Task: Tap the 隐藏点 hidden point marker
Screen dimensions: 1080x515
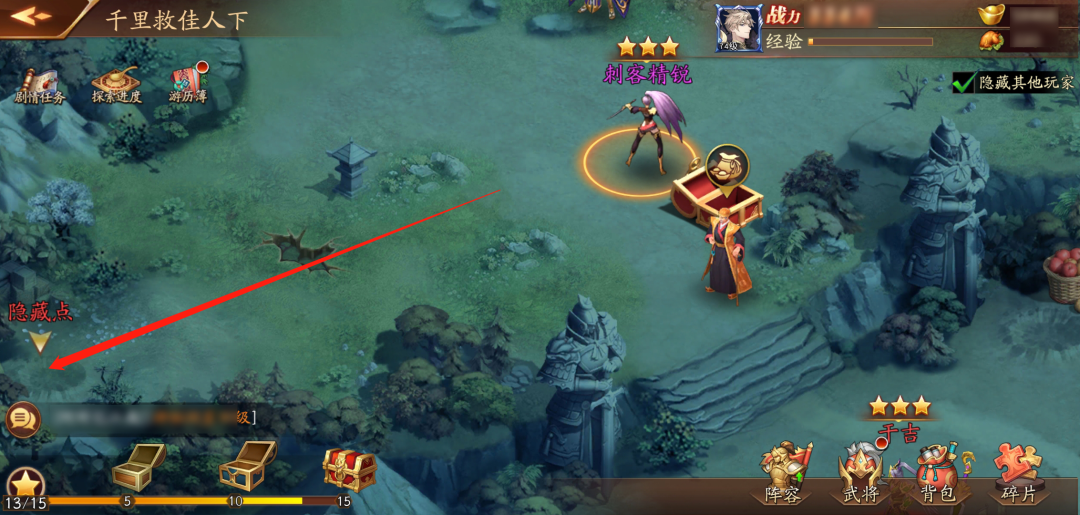Action: [40, 342]
